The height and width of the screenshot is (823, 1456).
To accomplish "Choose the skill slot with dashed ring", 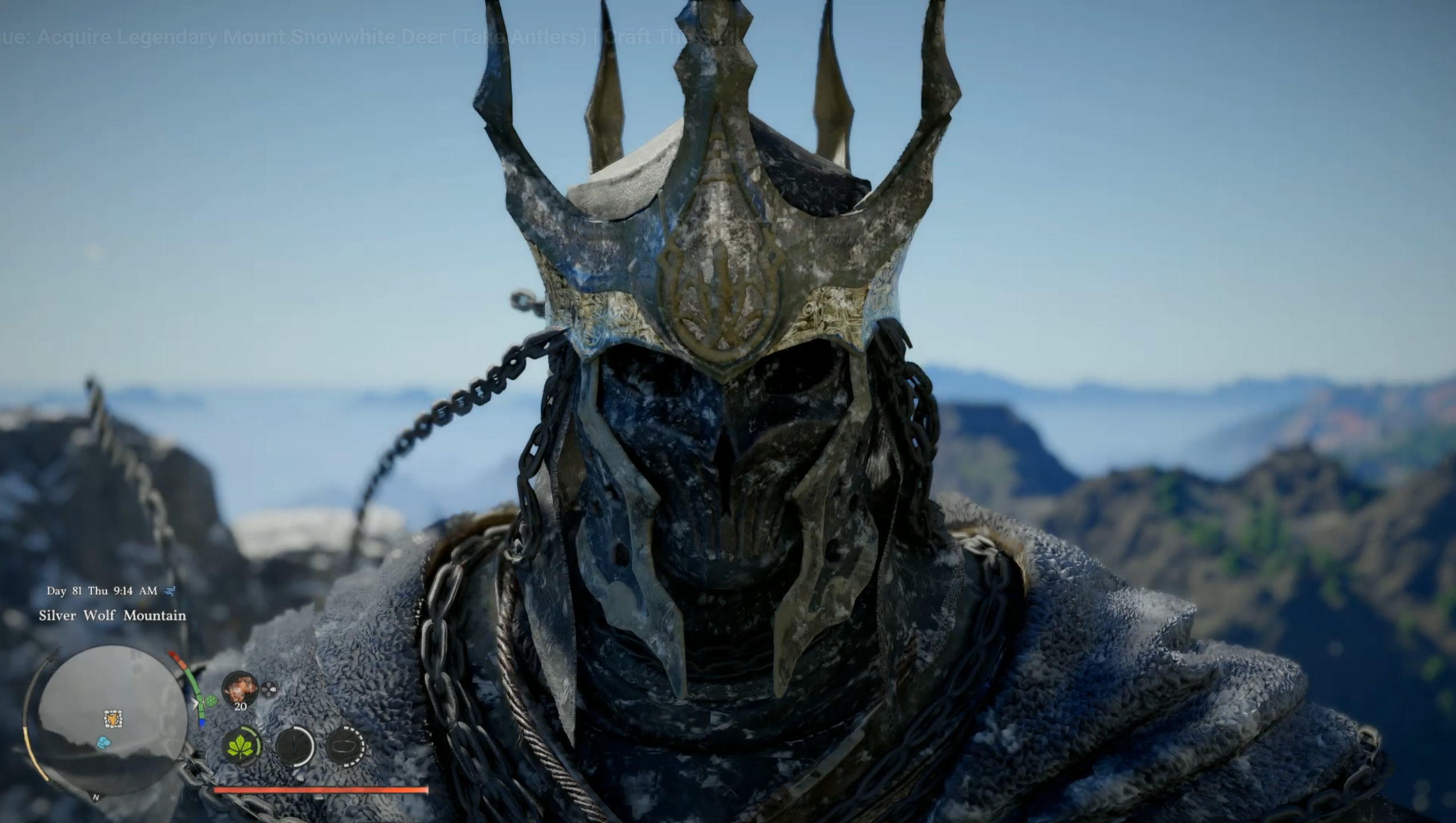I will click(345, 746).
